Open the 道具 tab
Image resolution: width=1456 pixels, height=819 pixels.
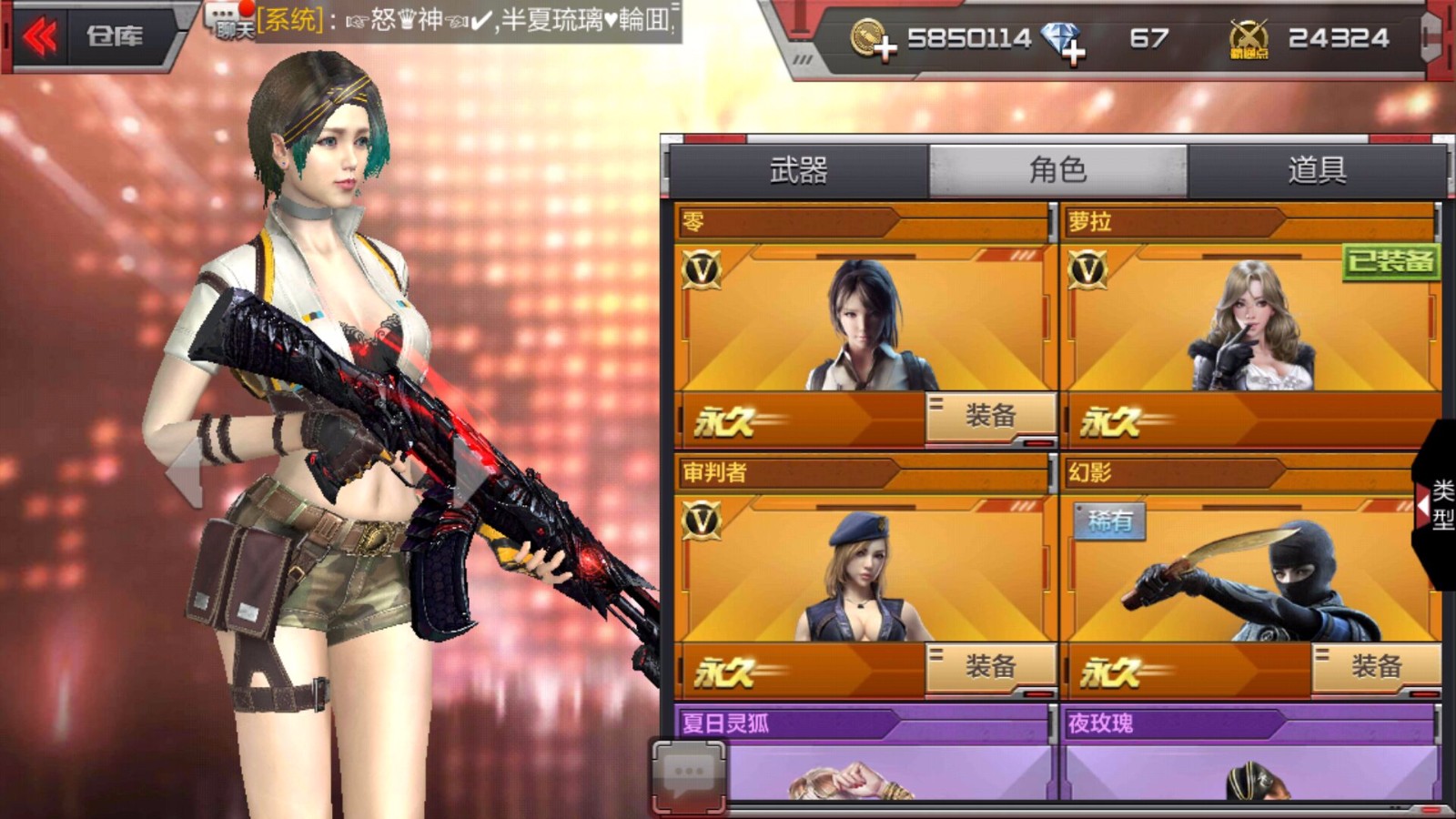tap(1318, 168)
